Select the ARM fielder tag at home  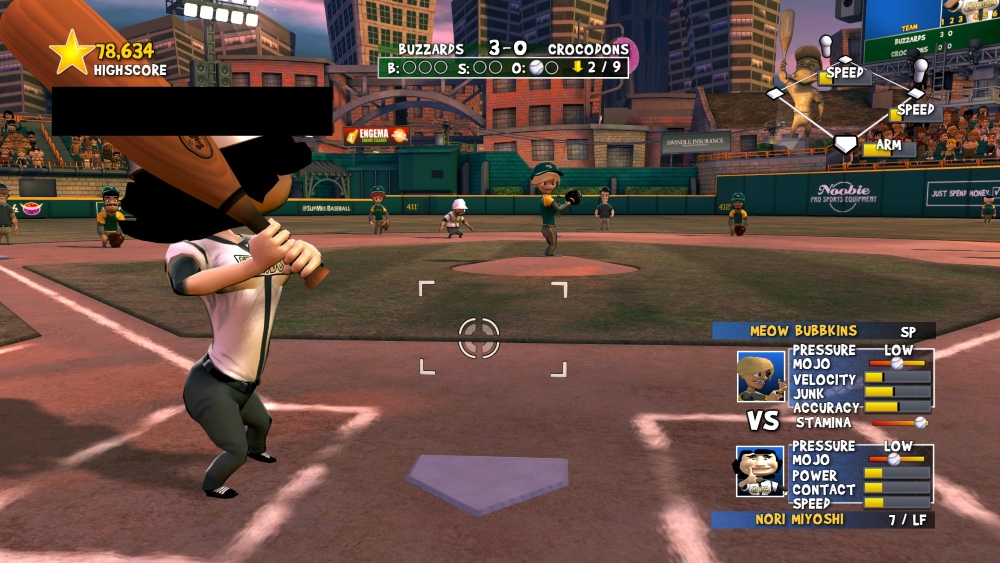888,146
